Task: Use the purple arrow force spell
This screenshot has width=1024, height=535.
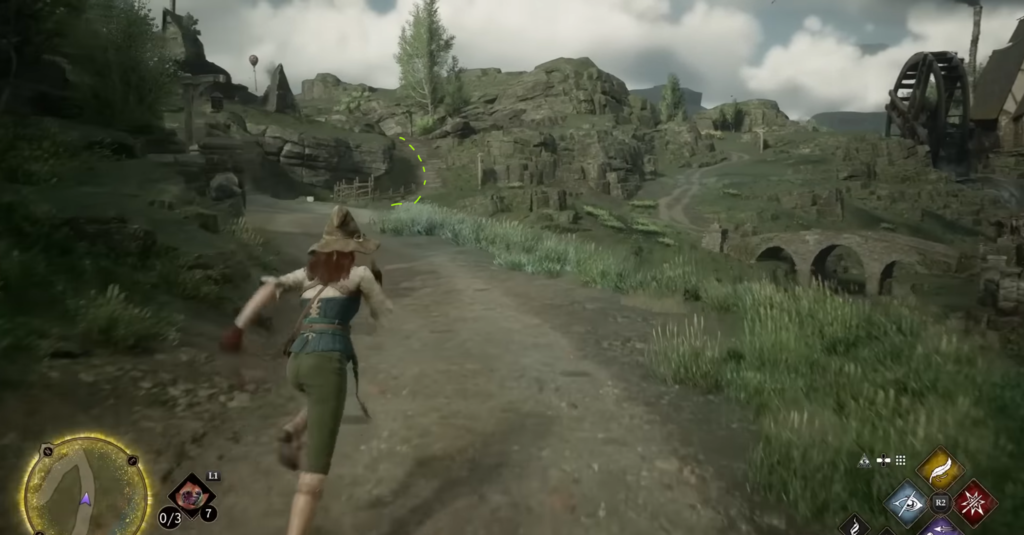Action: [939, 527]
